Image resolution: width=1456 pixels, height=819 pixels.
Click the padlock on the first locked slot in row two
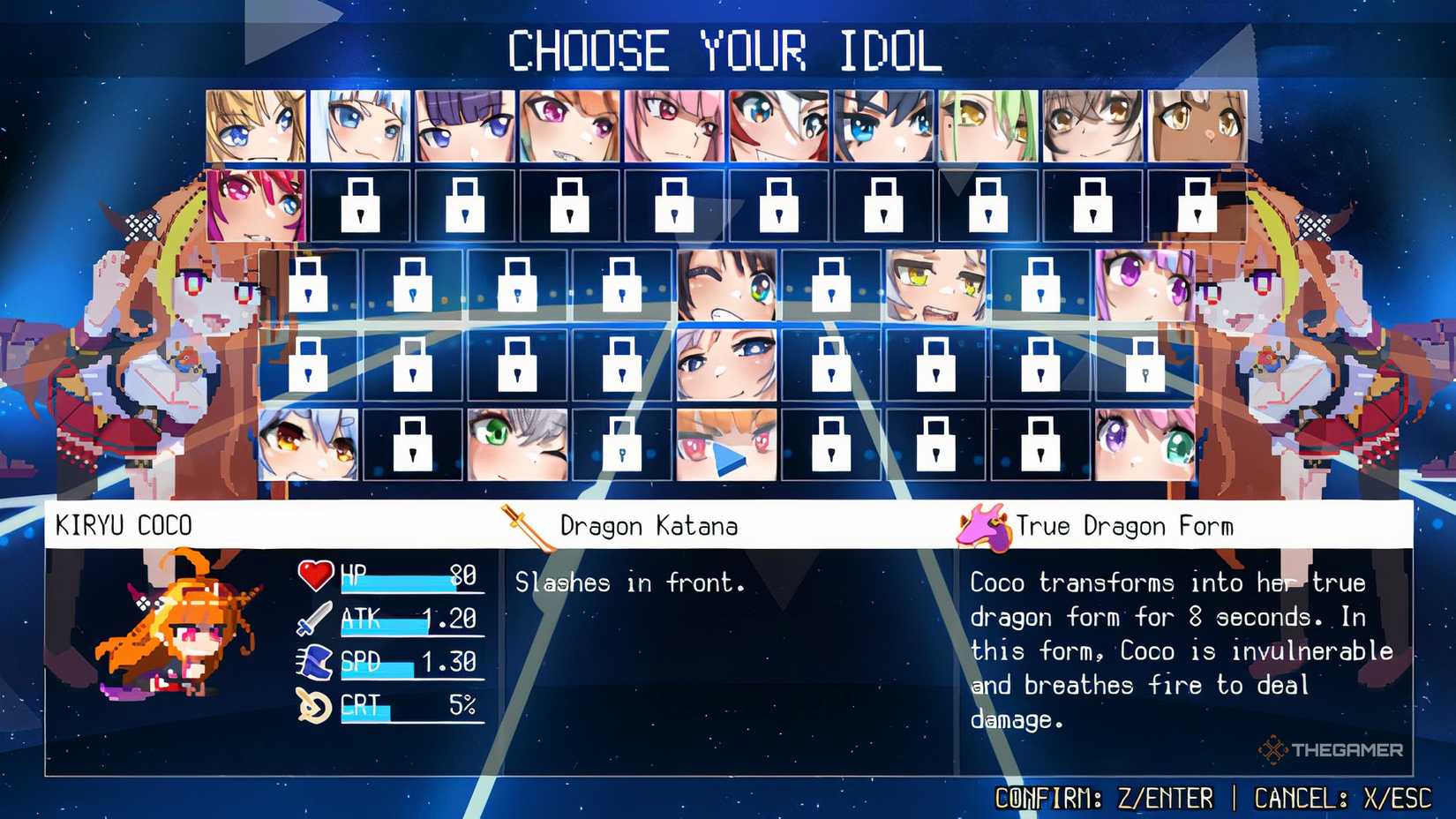(x=361, y=203)
